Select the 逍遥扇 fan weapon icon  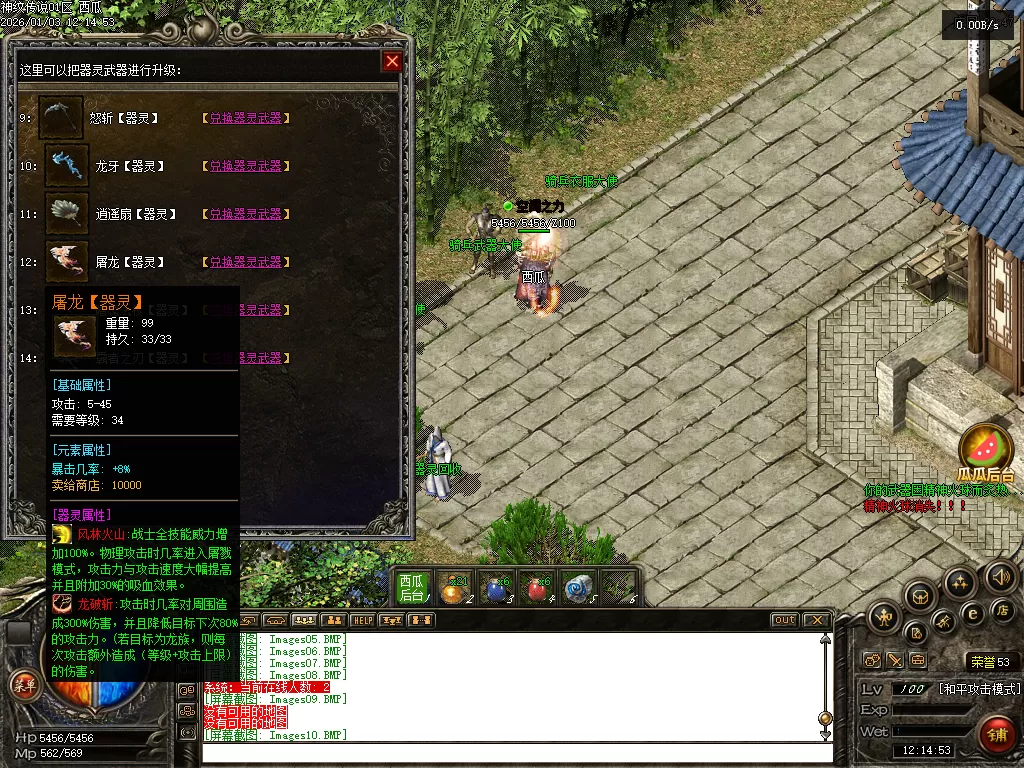(68, 214)
